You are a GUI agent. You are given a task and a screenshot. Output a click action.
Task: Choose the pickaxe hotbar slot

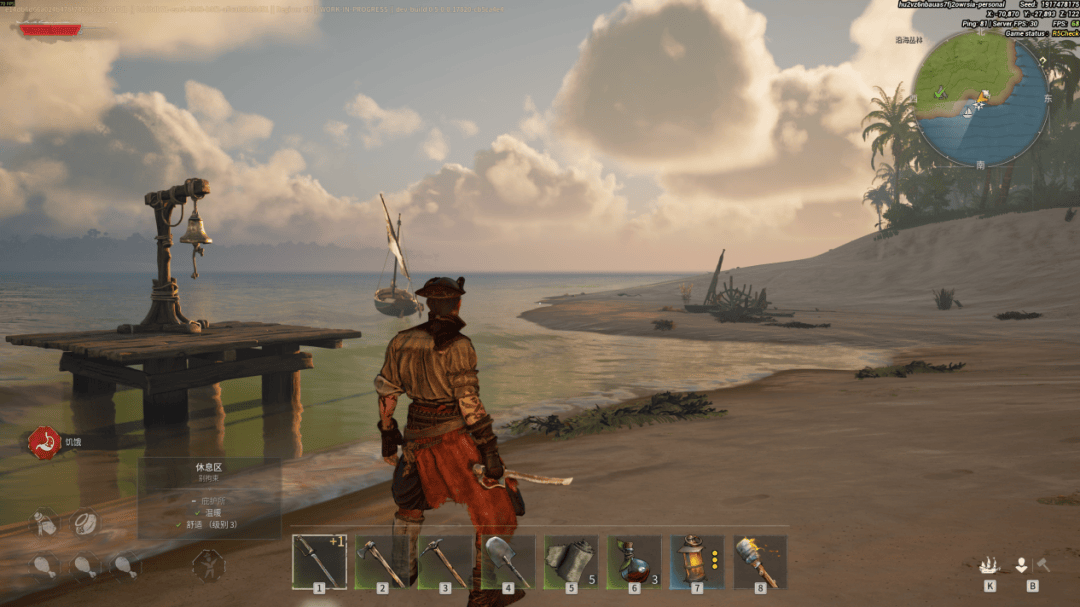[445, 561]
